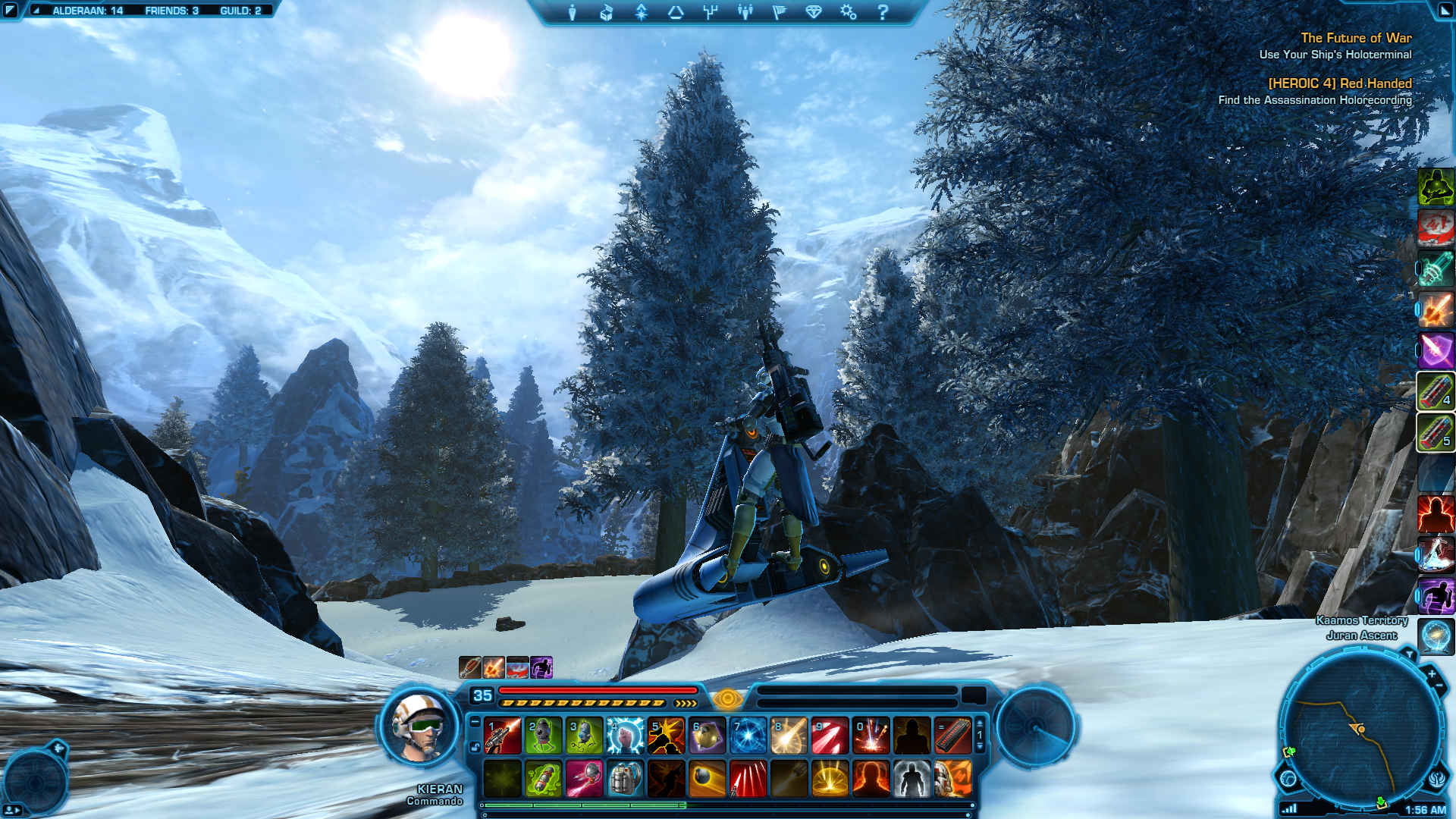Open the guild flag icon
This screenshot has height=819, width=1456.
pos(780,12)
